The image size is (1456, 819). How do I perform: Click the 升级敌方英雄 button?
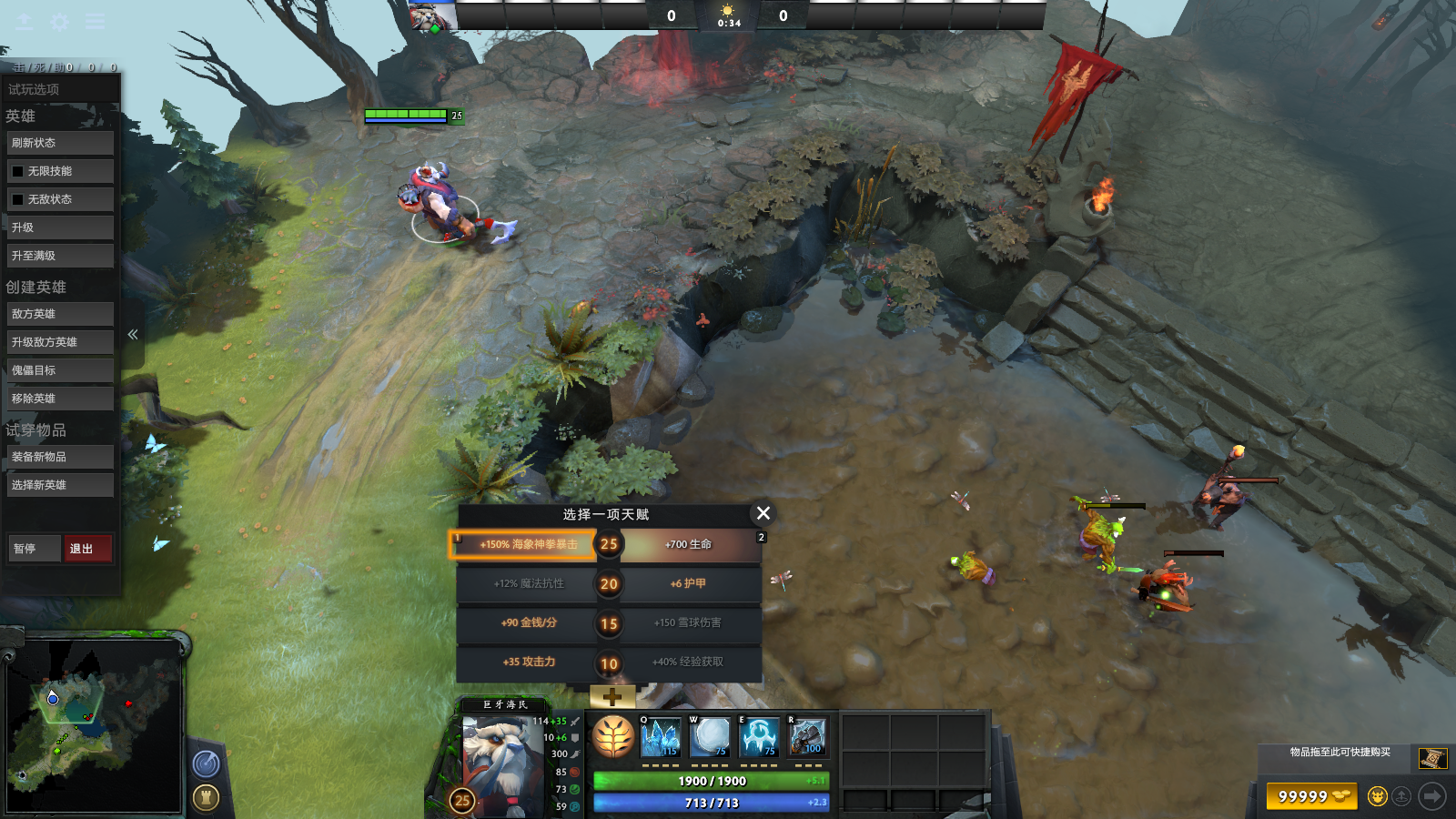[60, 342]
